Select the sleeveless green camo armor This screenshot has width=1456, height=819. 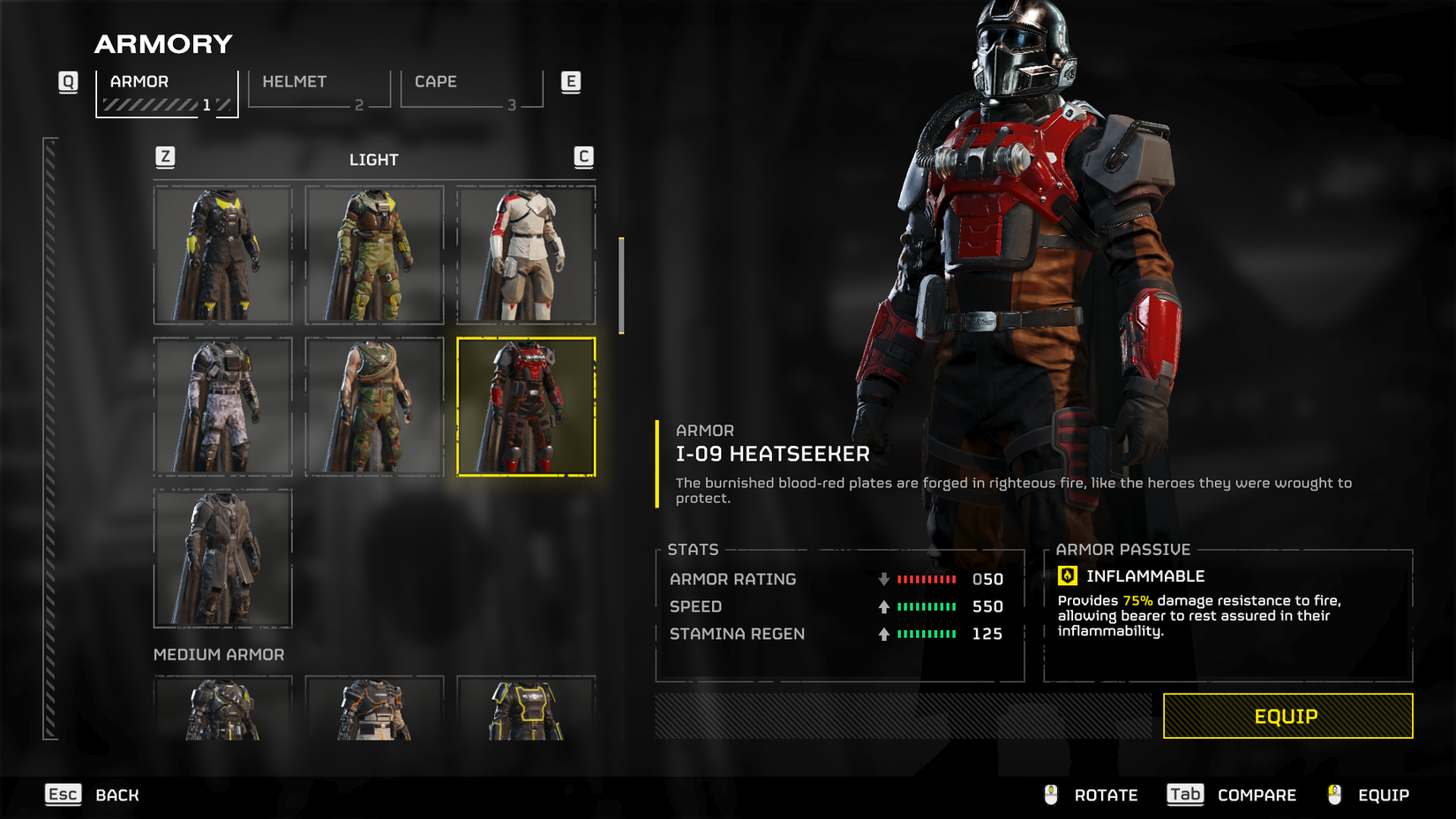click(375, 407)
